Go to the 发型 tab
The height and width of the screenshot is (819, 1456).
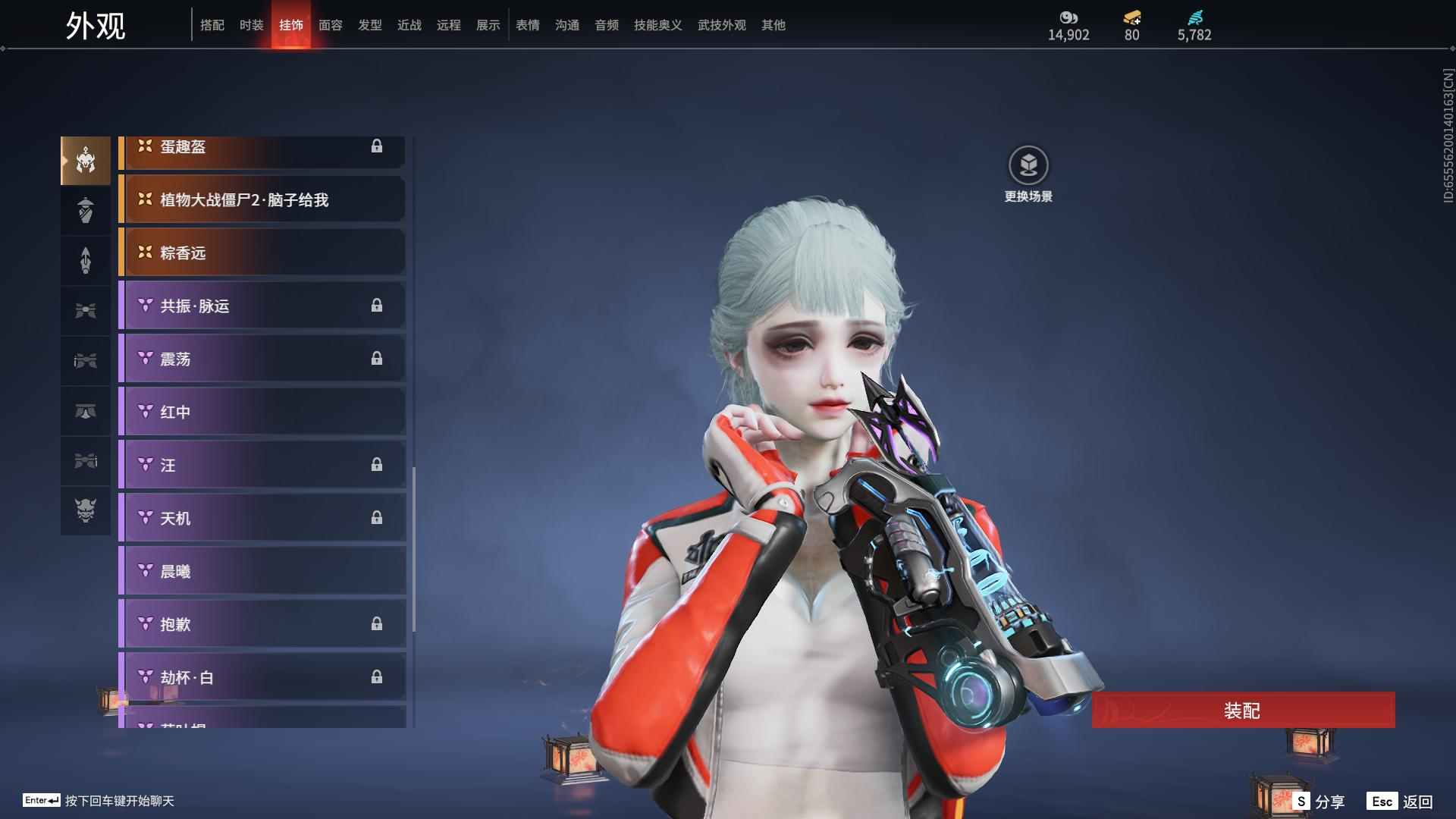click(x=369, y=25)
